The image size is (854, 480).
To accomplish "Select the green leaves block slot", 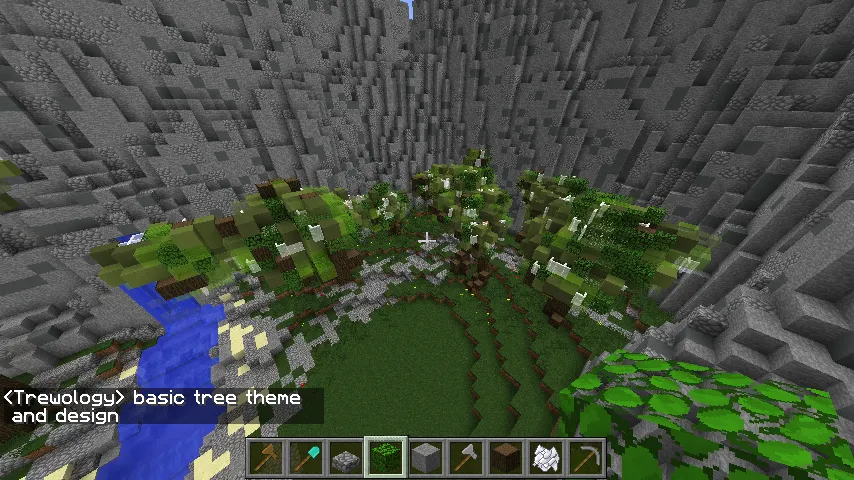I will [386, 458].
